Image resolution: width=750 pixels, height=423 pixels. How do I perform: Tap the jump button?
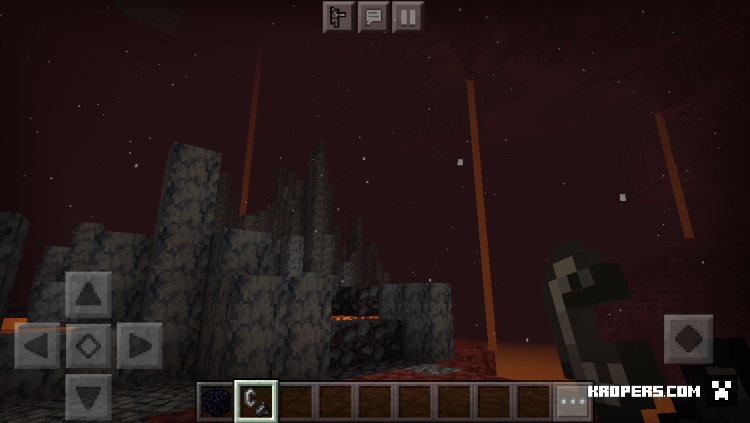pos(689,339)
